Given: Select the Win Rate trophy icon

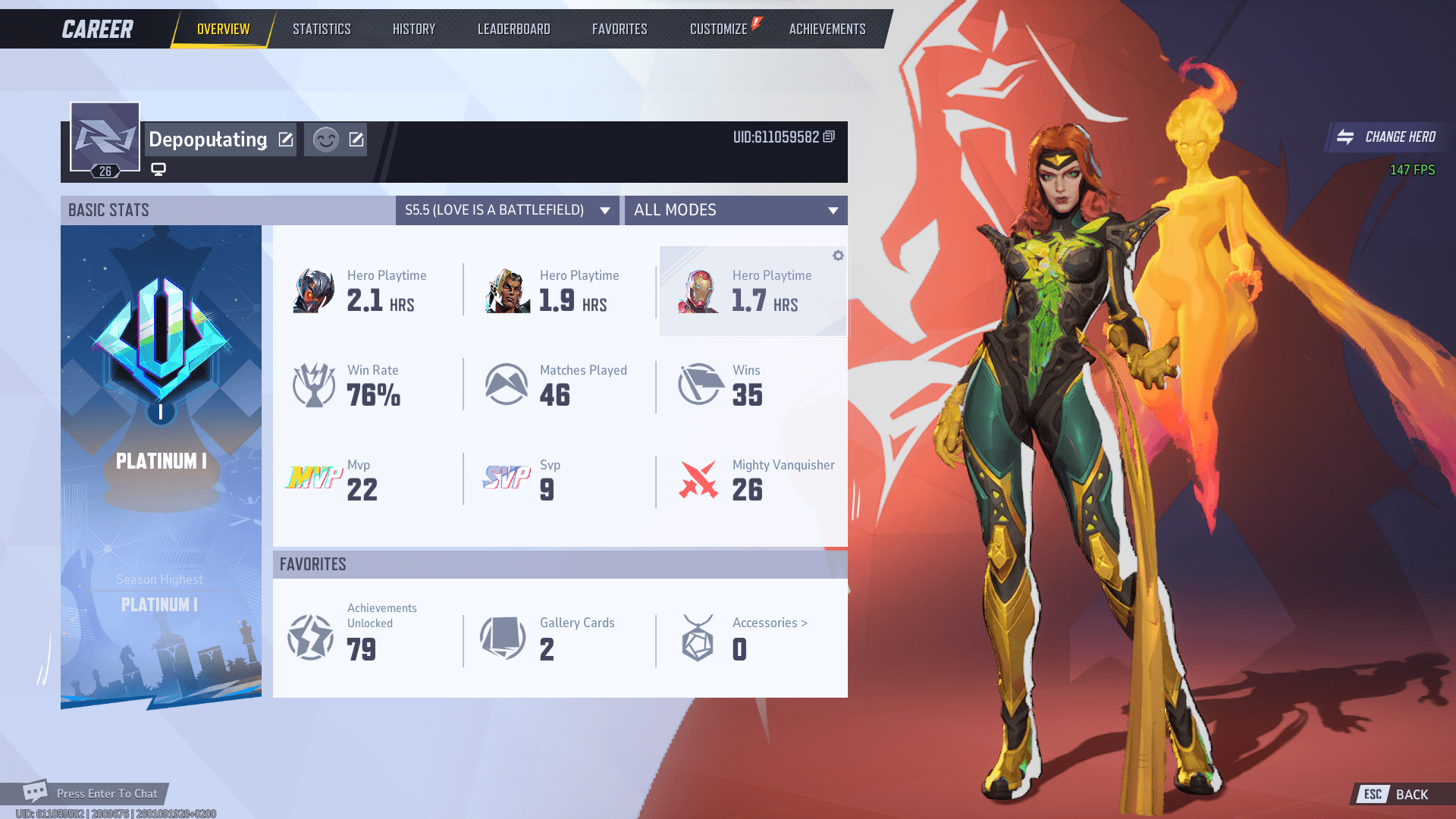Looking at the screenshot, I should (x=313, y=384).
